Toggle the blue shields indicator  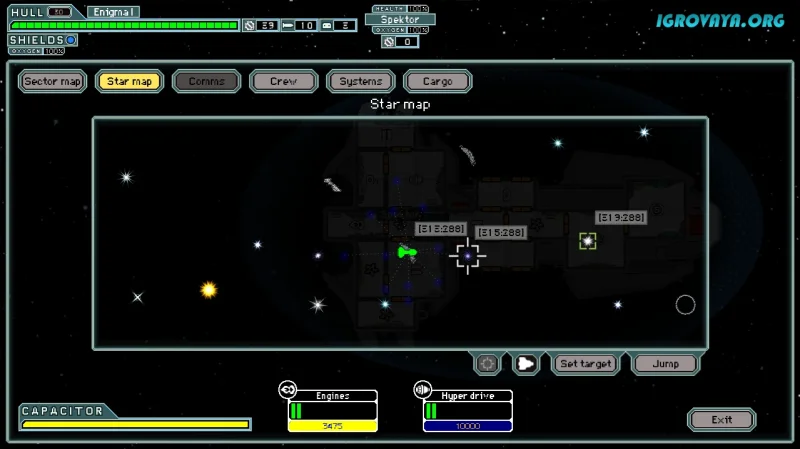coord(71,40)
